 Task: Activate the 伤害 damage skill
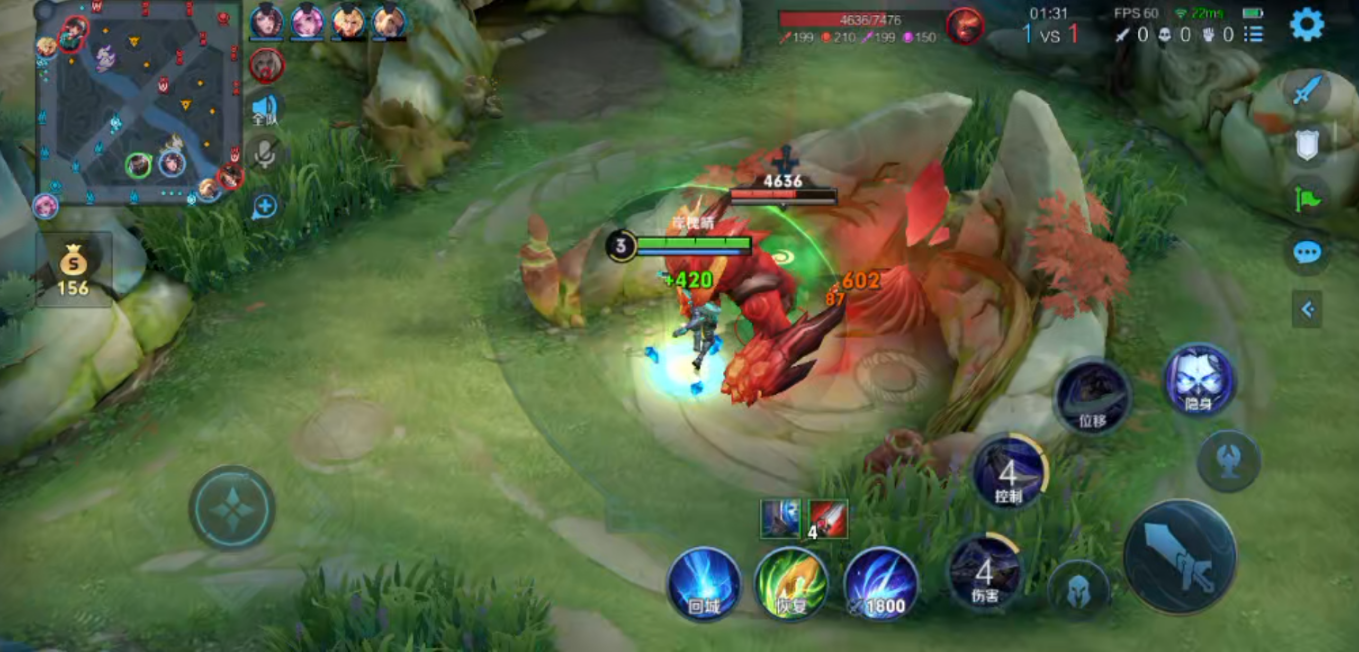985,572
